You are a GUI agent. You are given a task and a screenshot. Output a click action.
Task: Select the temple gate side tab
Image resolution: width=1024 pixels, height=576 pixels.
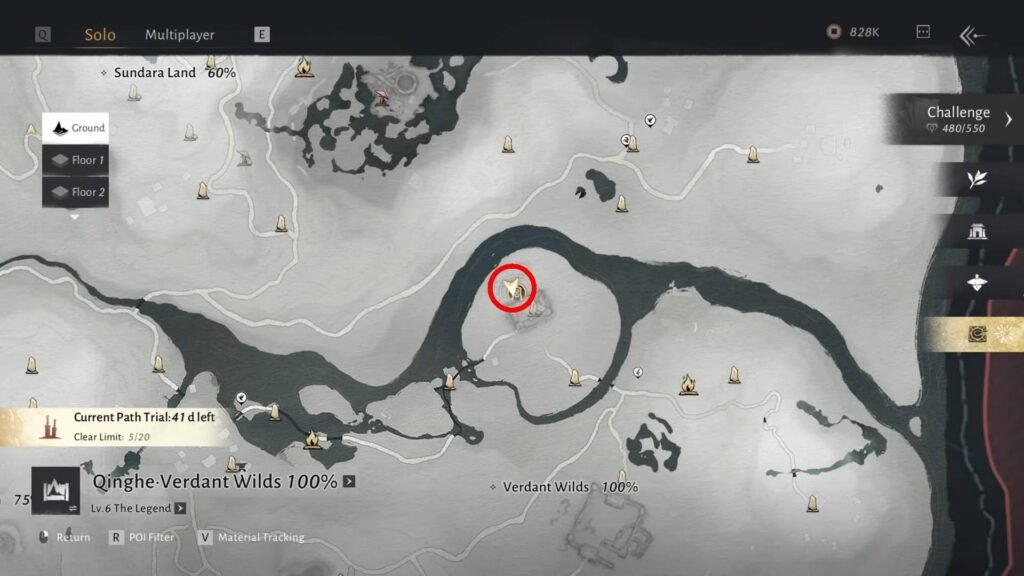pos(976,231)
